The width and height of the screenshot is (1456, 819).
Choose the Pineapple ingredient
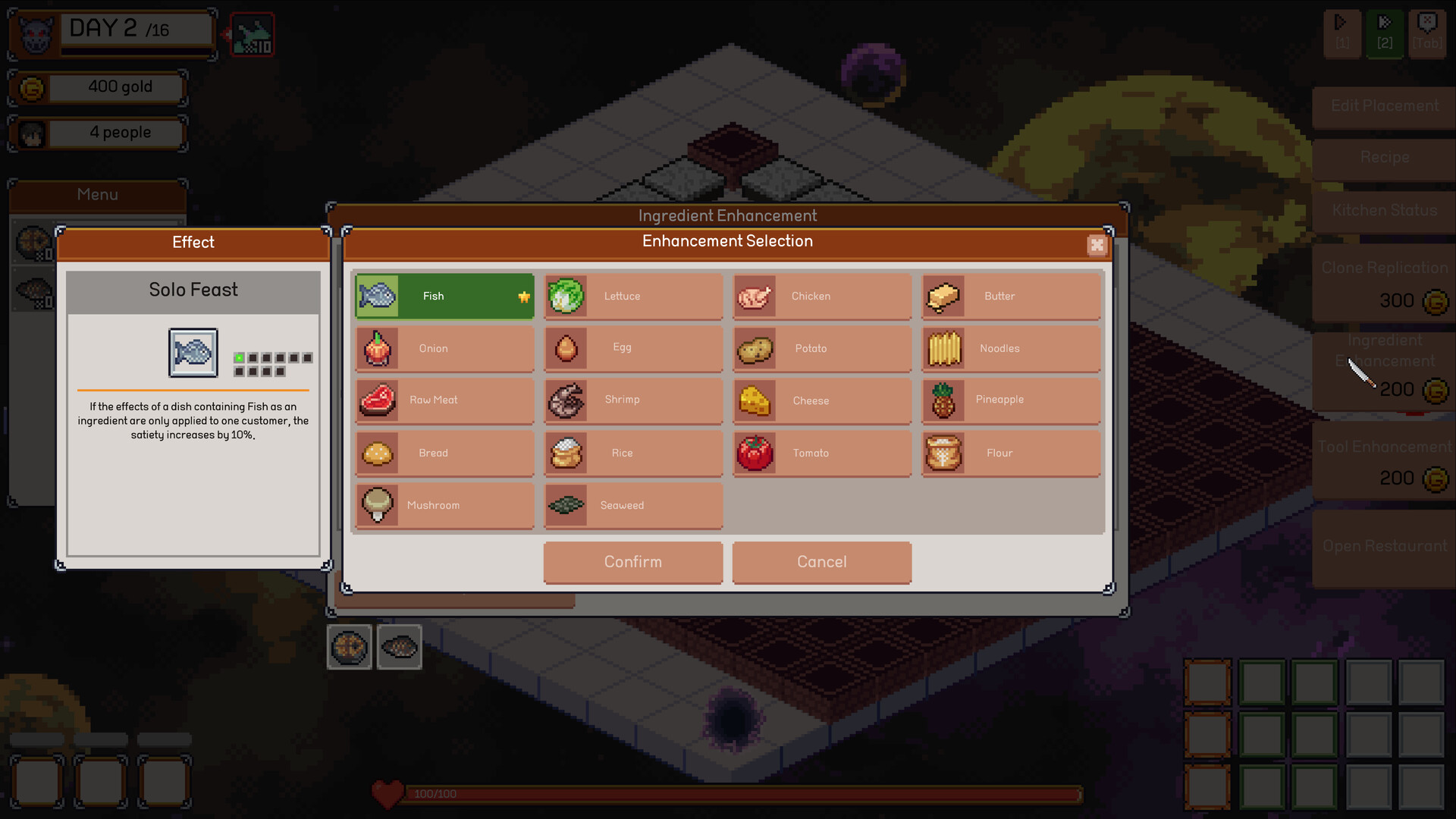click(x=1010, y=400)
